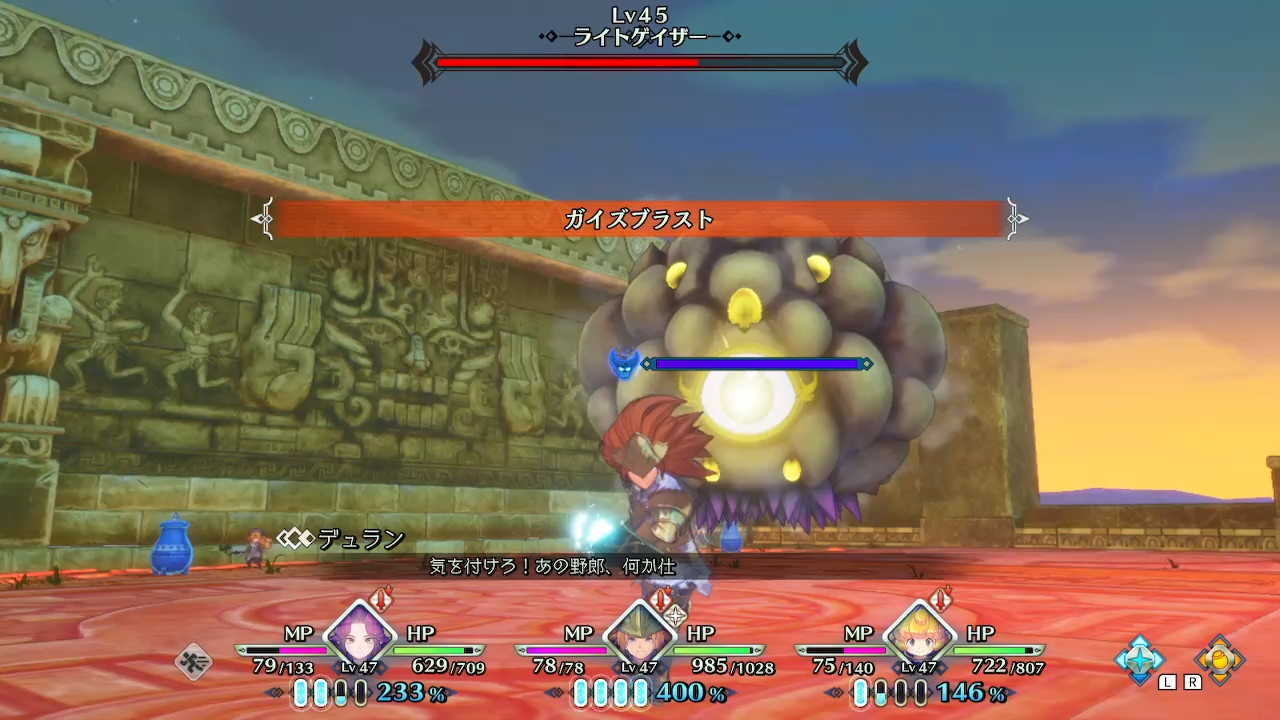Screen dimensions: 1280x720
Task: Click the arrow cap ending the boss HP bar
Action: [x=854, y=62]
